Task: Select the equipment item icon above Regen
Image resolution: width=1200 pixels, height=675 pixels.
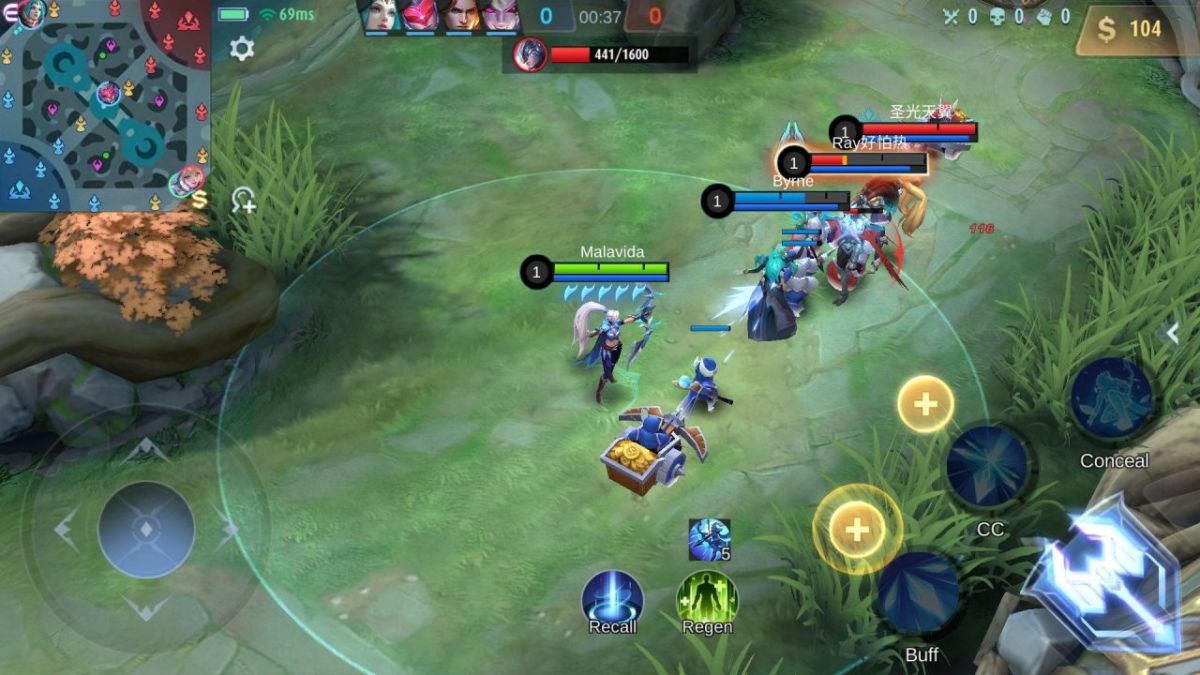Action: click(709, 540)
